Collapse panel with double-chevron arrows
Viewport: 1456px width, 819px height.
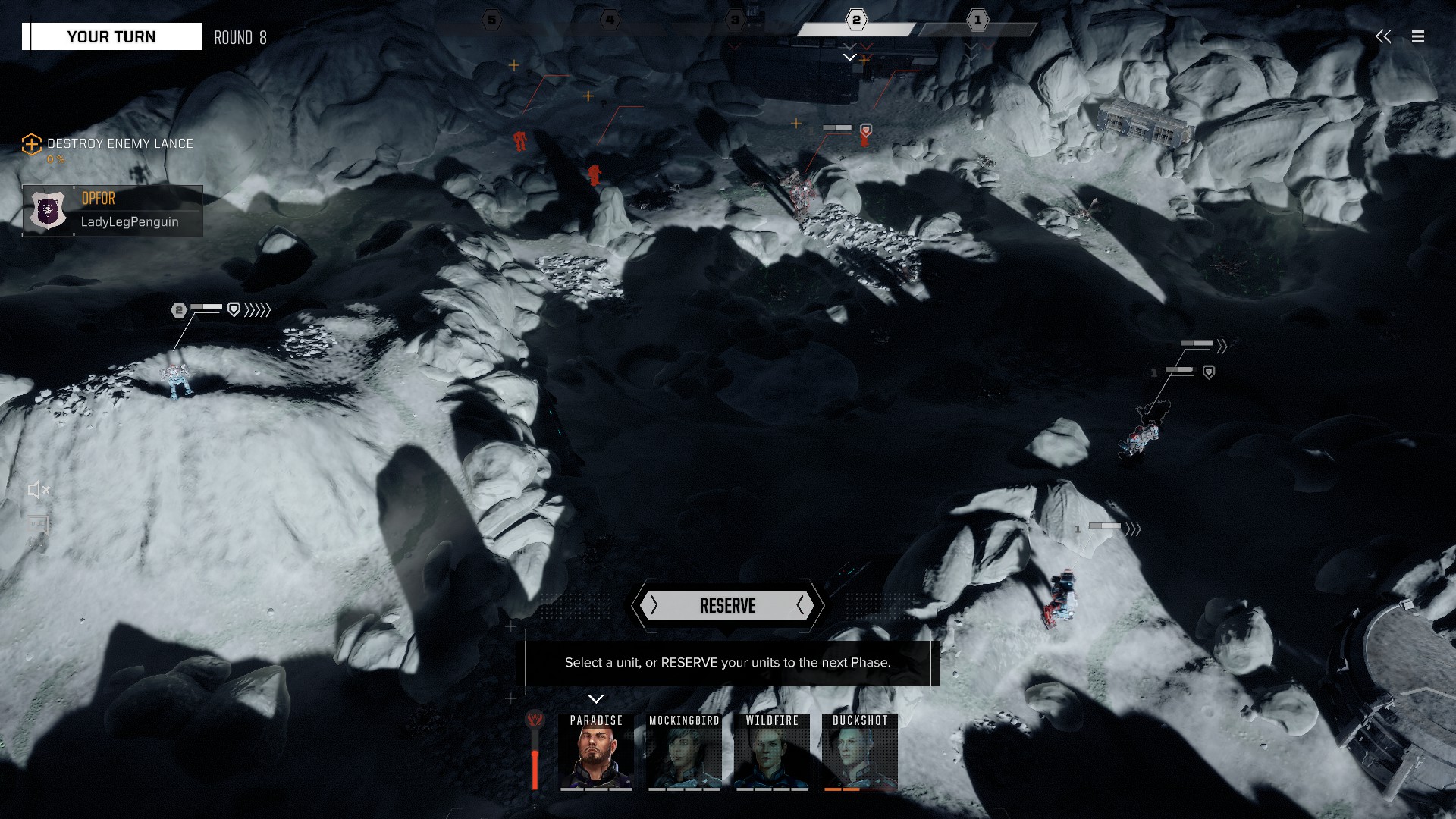1384,36
